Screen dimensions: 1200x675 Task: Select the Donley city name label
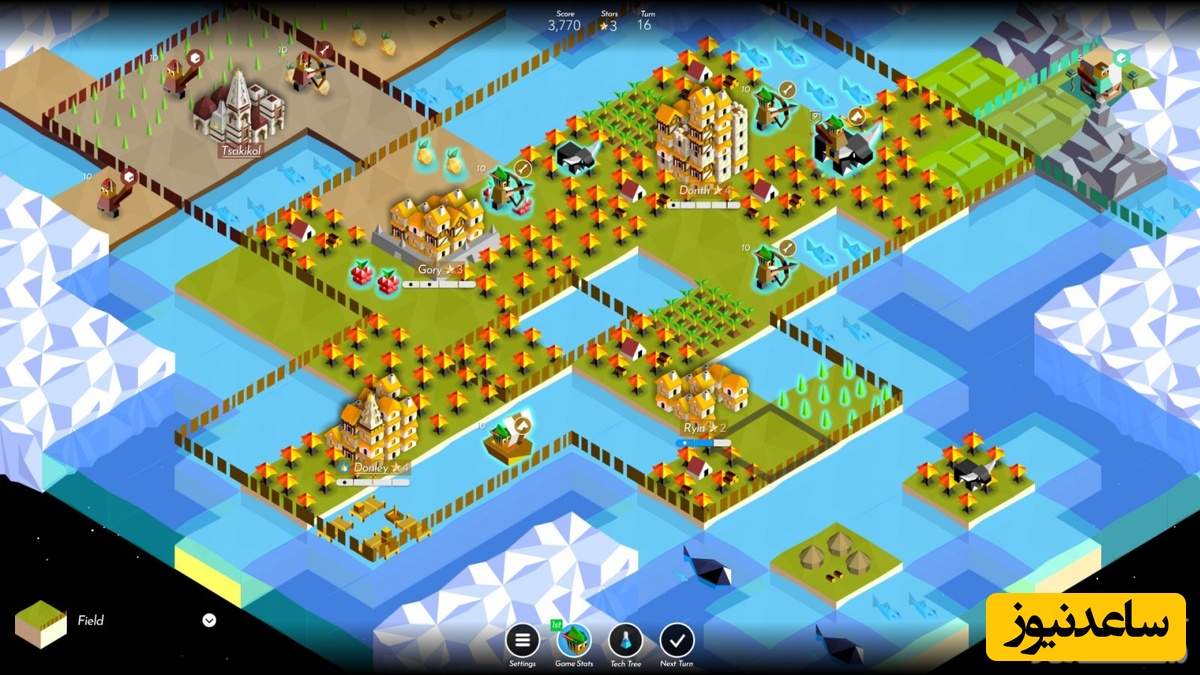pos(370,467)
